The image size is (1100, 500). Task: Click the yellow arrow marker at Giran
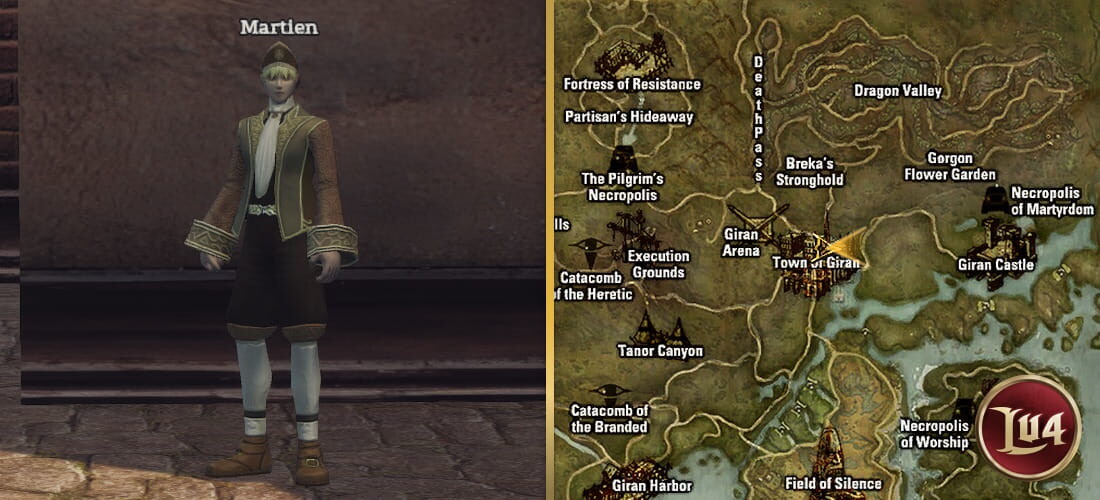coord(846,246)
